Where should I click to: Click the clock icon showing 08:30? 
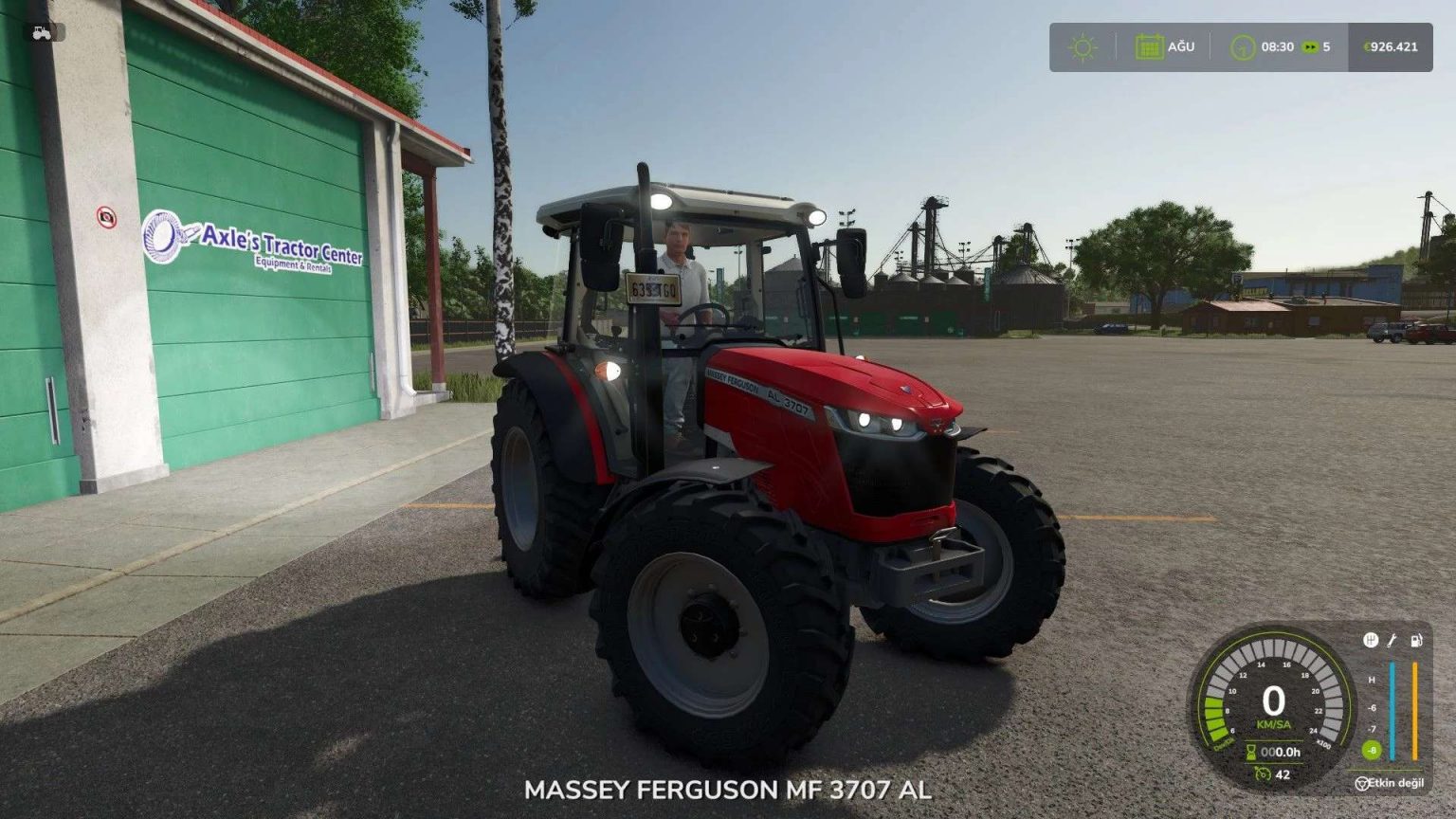[1244, 45]
